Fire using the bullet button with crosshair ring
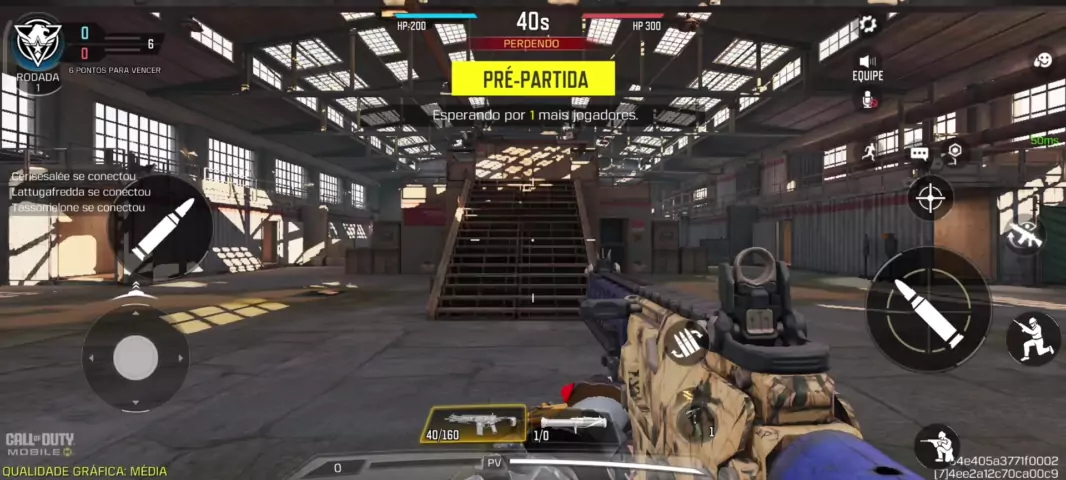Viewport: 1066px width, 480px height. click(929, 309)
